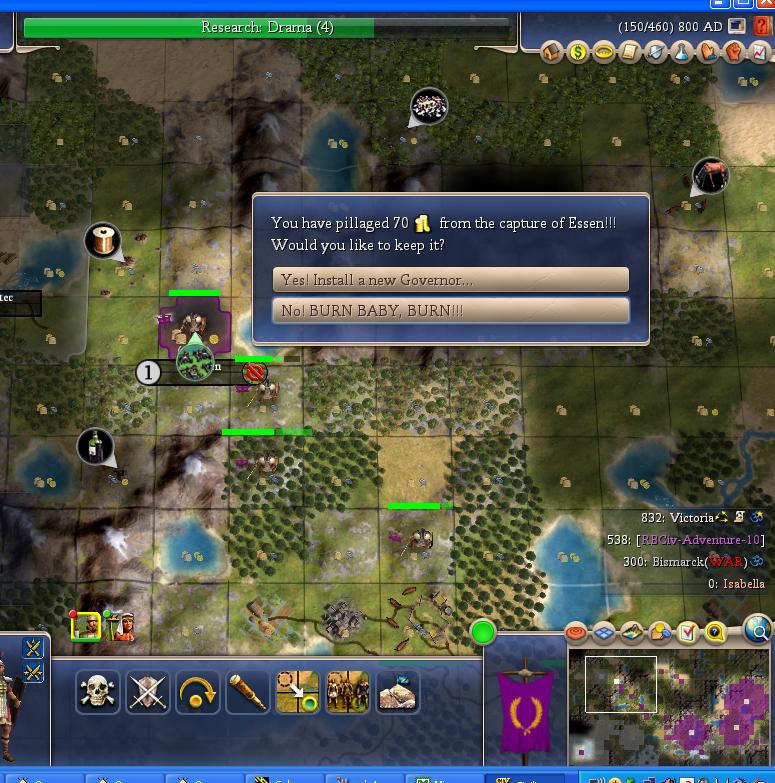The image size is (775, 783).
Task: Click the crossed swords and shield action
Action: click(147, 692)
